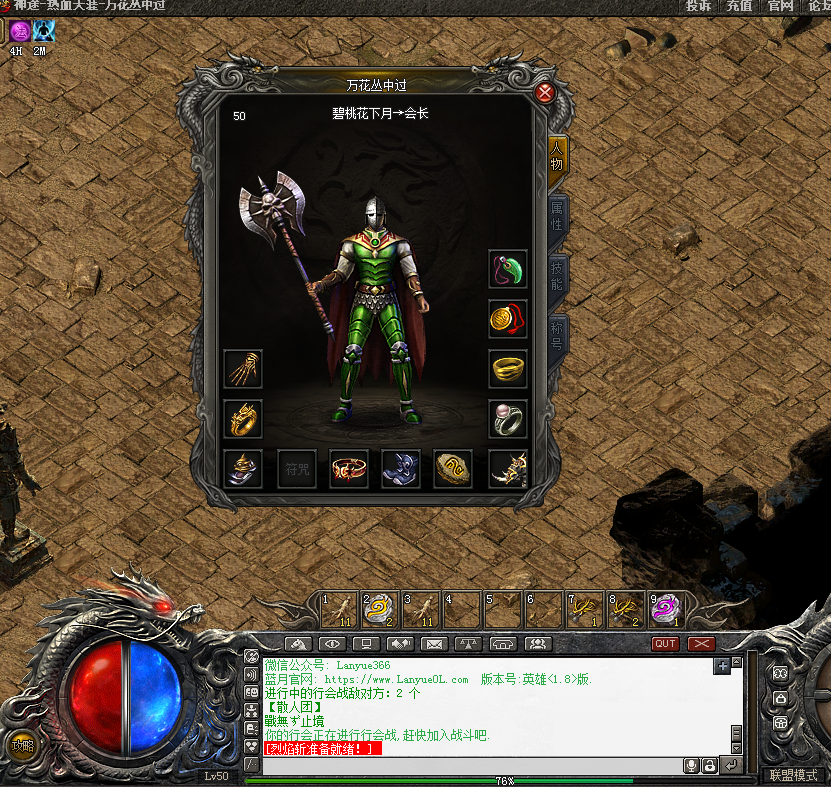The height and width of the screenshot is (787, 831).
Task: Inspect the gold medal with red cord
Action: [x=508, y=319]
